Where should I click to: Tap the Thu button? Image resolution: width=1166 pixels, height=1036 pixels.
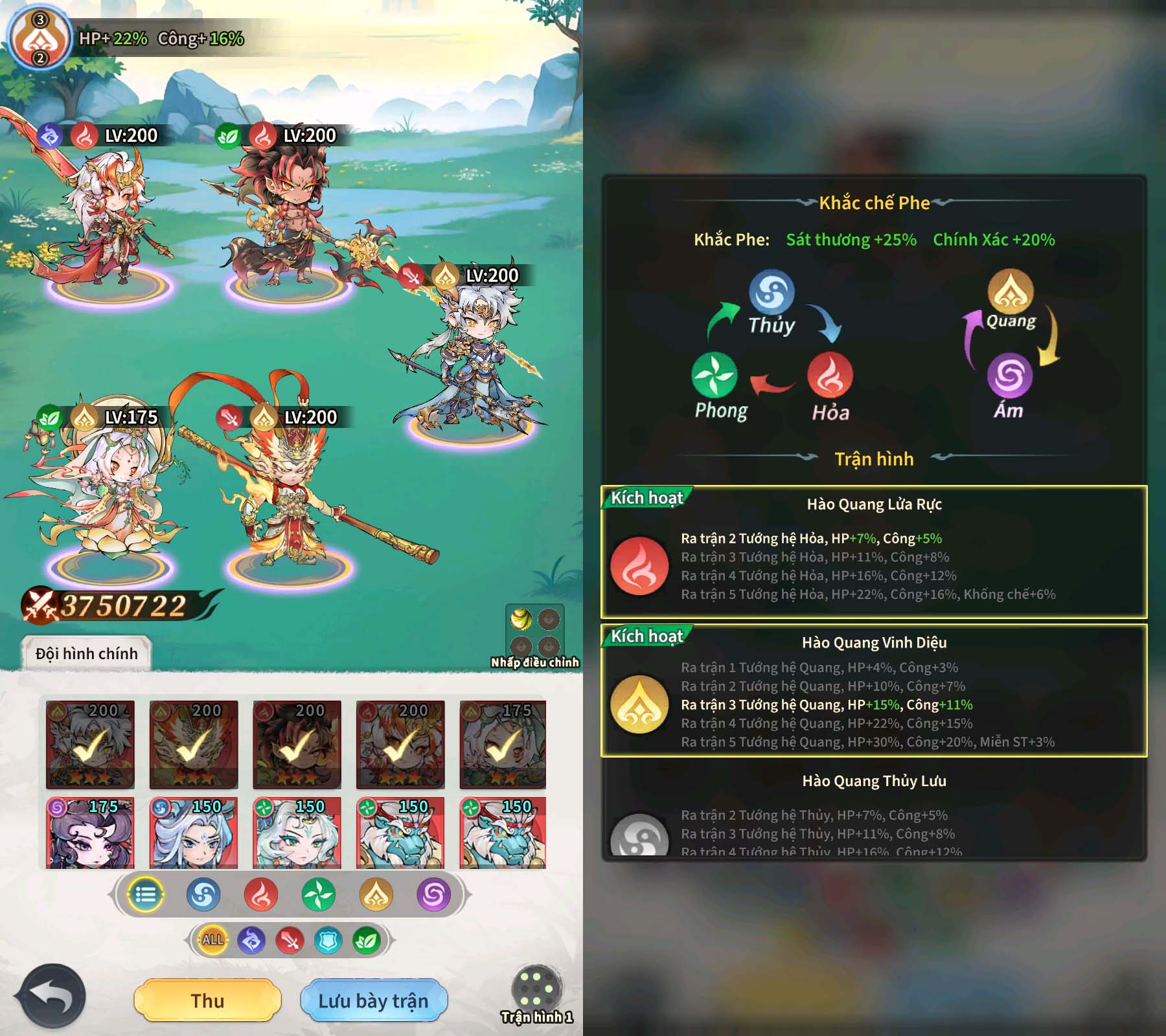207,1000
